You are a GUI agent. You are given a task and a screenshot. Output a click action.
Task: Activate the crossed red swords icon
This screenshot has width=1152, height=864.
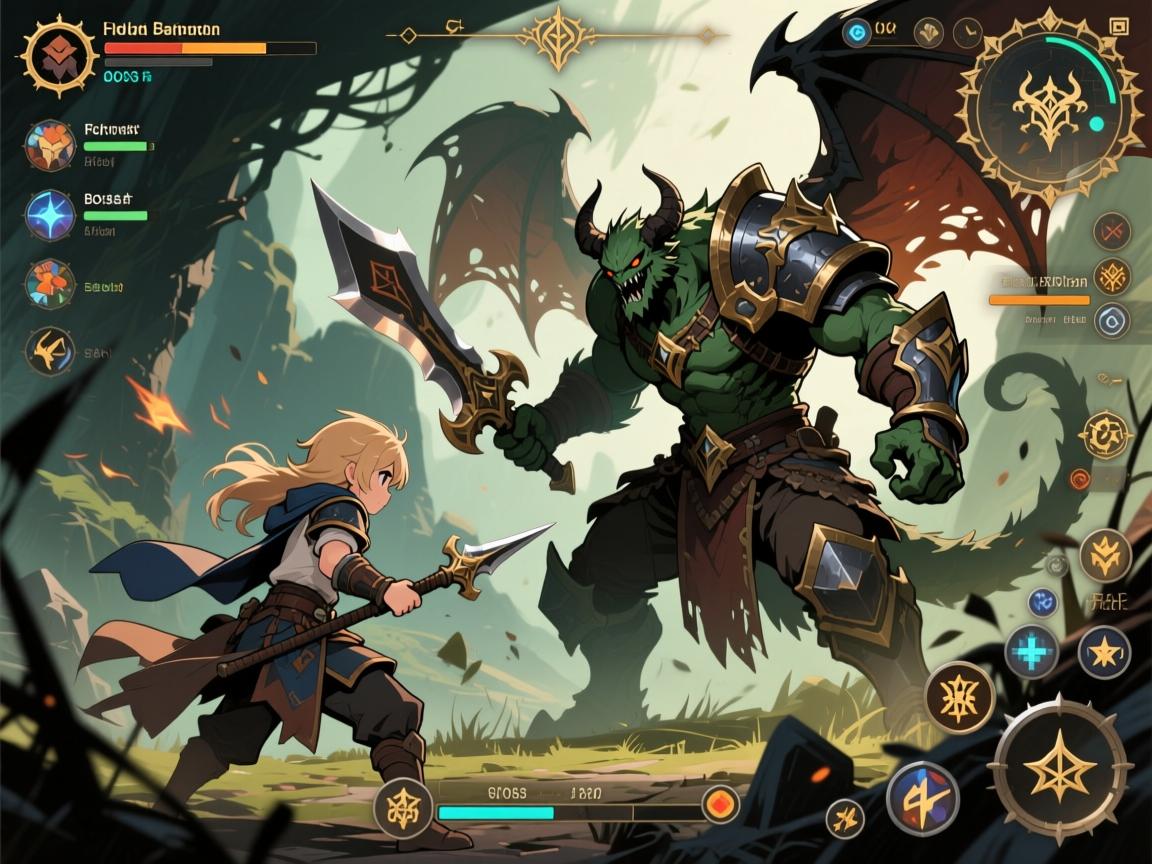click(1111, 232)
